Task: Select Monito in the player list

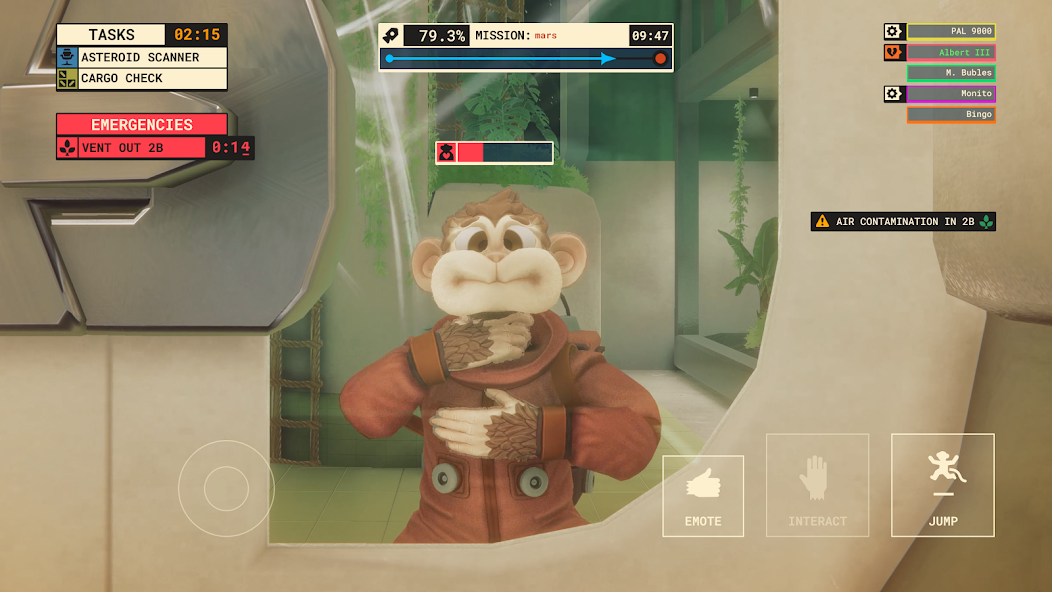Action: point(950,94)
